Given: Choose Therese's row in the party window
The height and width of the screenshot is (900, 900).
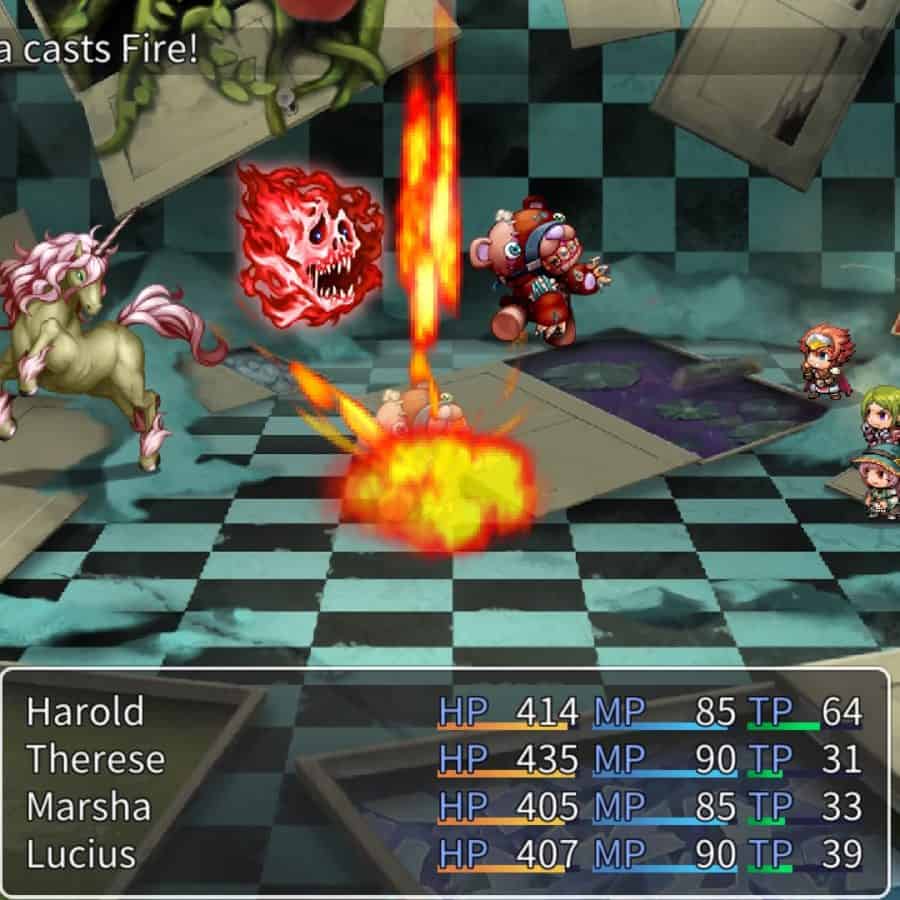Looking at the screenshot, I should point(95,760).
